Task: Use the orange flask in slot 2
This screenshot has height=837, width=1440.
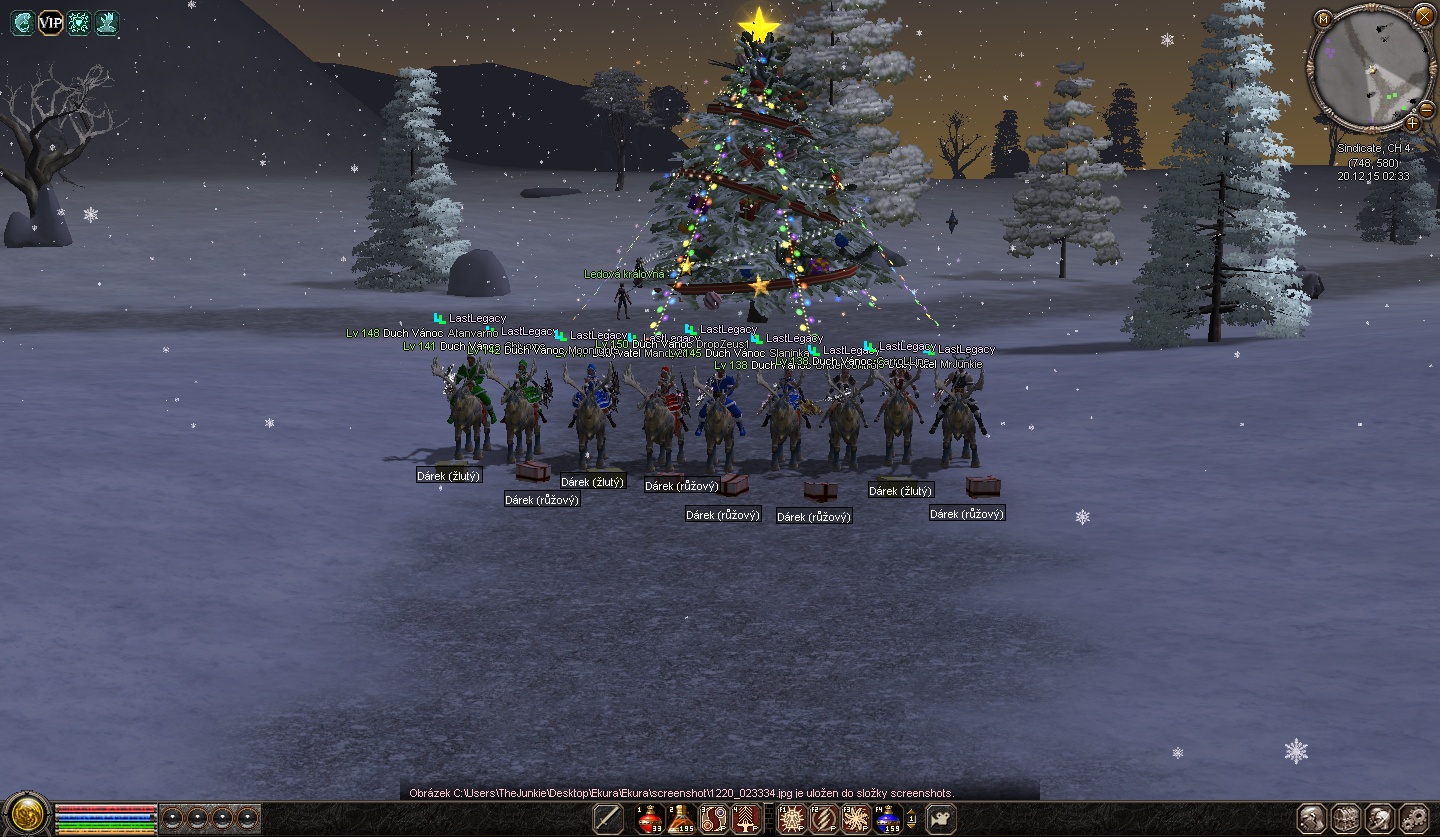Action: click(683, 819)
